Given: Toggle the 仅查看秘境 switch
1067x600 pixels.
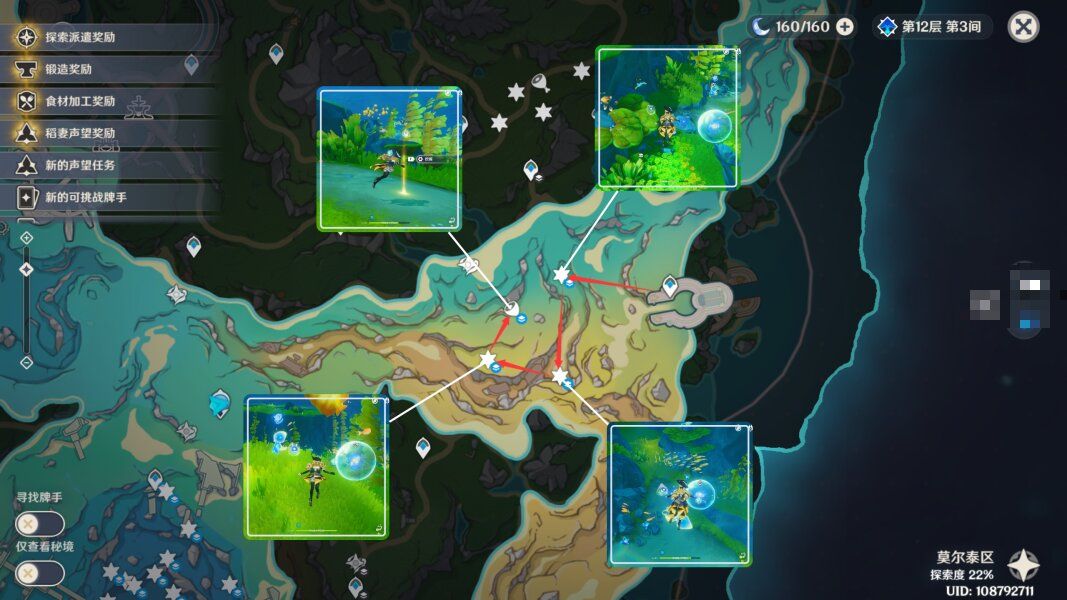Looking at the screenshot, I should pos(40,573).
